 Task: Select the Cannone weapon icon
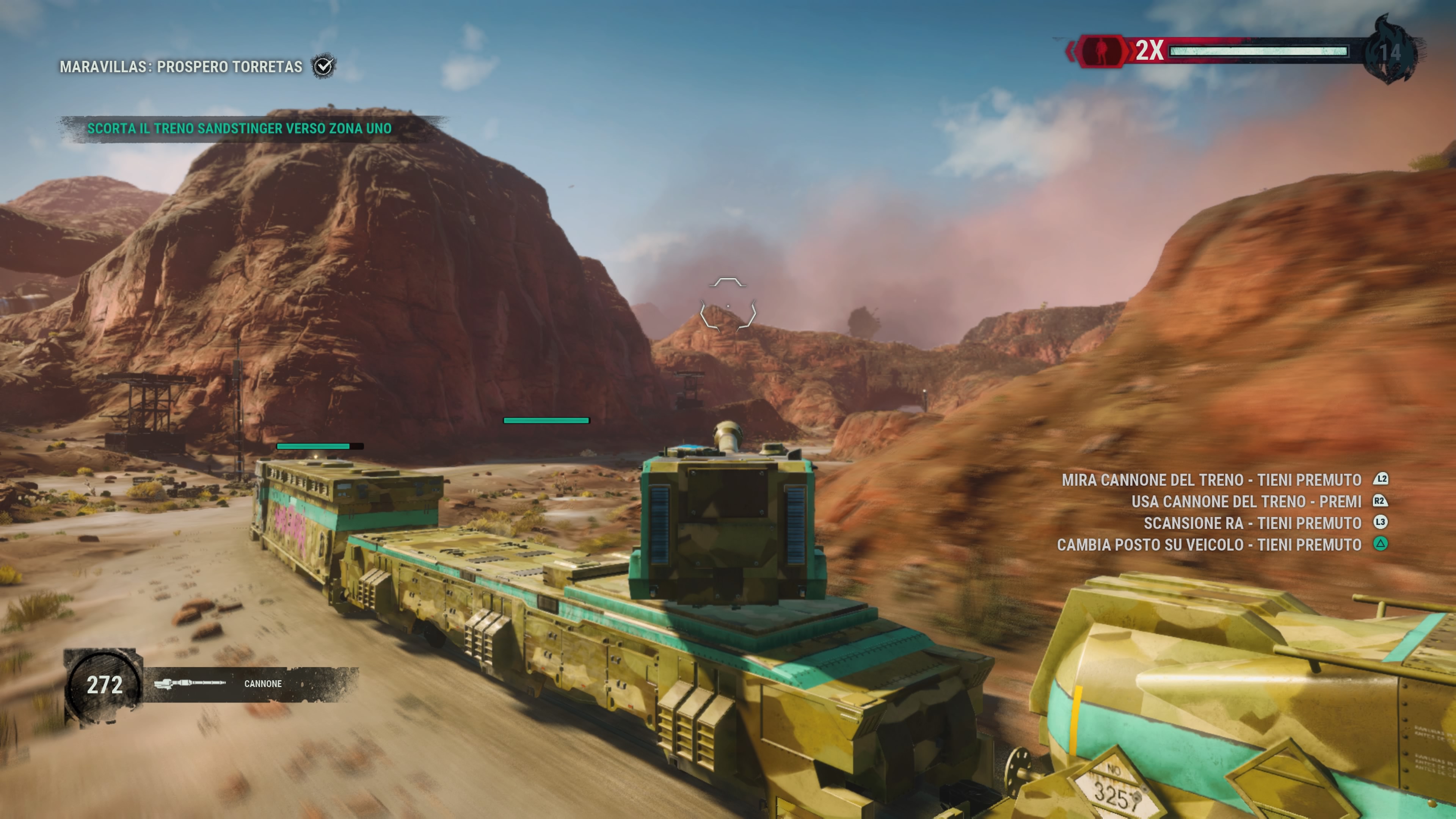point(190,683)
